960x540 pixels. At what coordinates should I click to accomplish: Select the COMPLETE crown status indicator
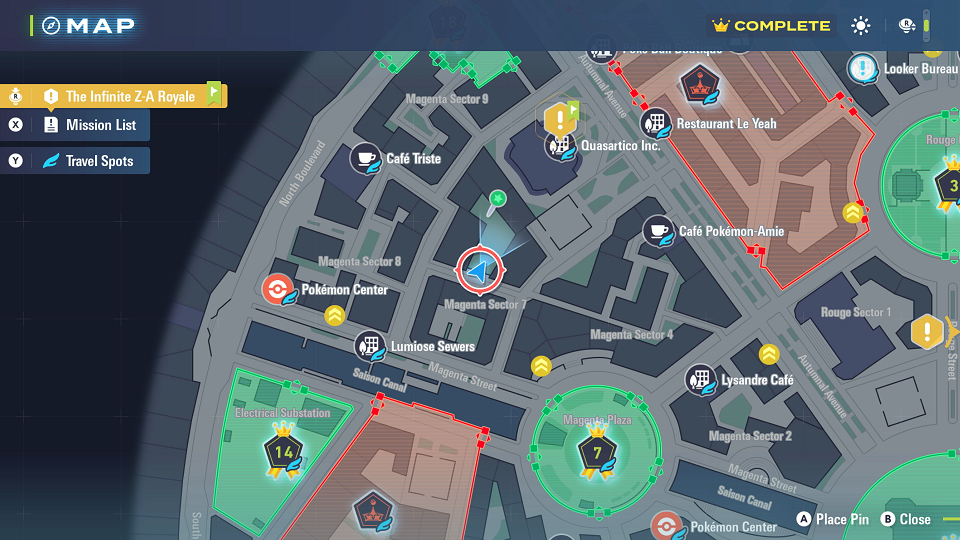[771, 26]
